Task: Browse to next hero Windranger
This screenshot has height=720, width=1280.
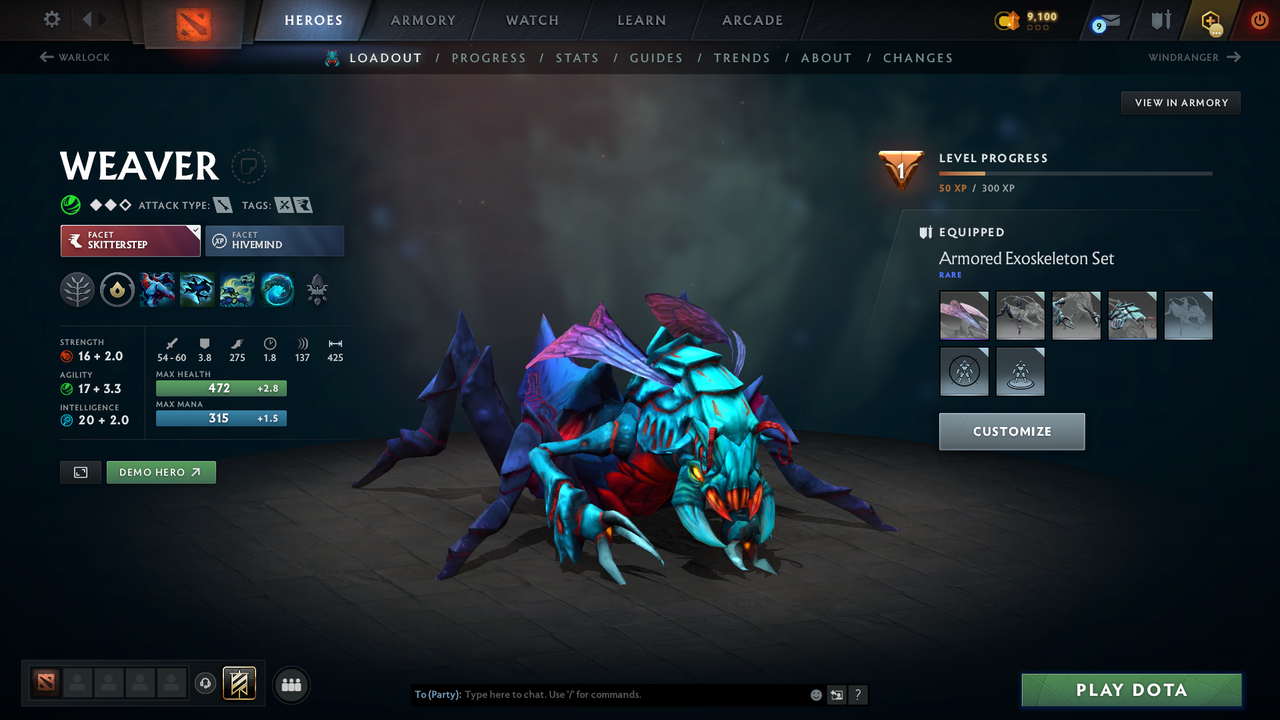Action: [1192, 57]
